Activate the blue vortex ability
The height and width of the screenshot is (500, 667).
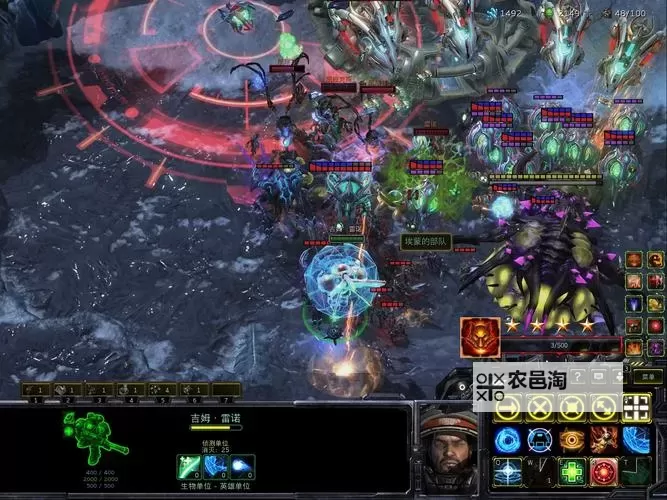508,439
